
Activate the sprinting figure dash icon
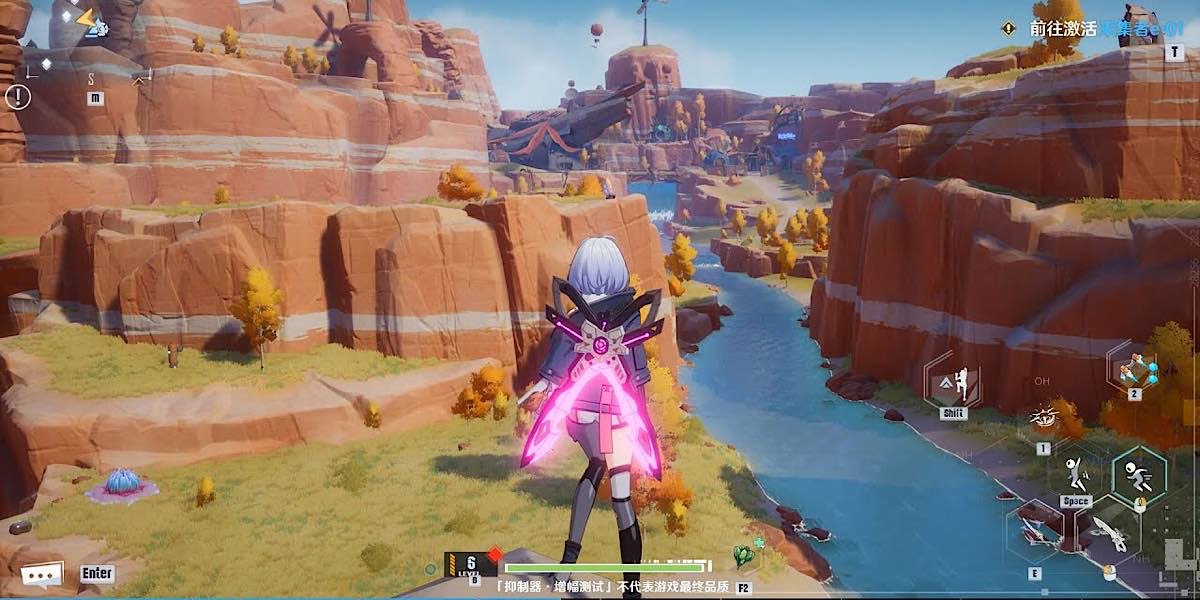[1139, 473]
